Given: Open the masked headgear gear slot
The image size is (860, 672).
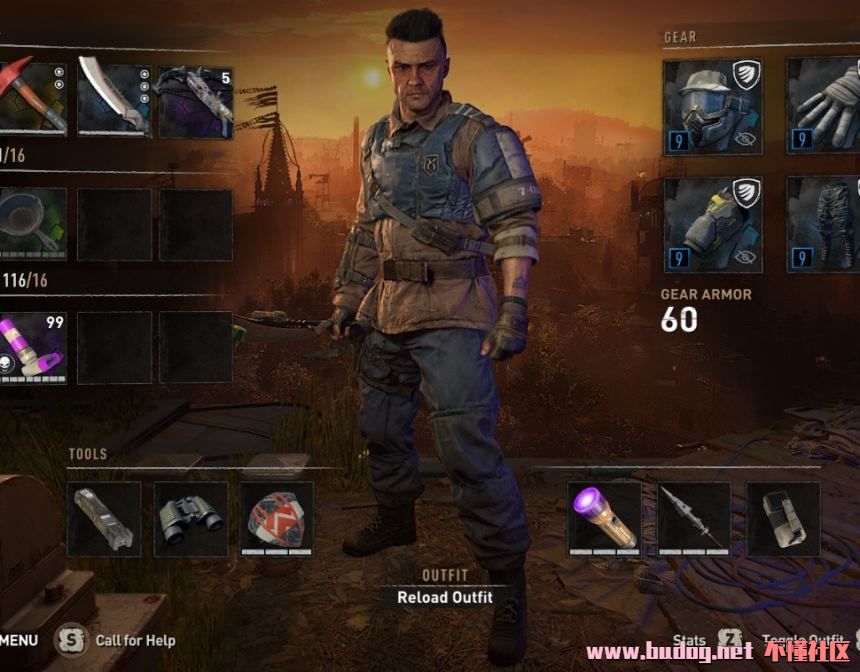Looking at the screenshot, I should [712, 106].
